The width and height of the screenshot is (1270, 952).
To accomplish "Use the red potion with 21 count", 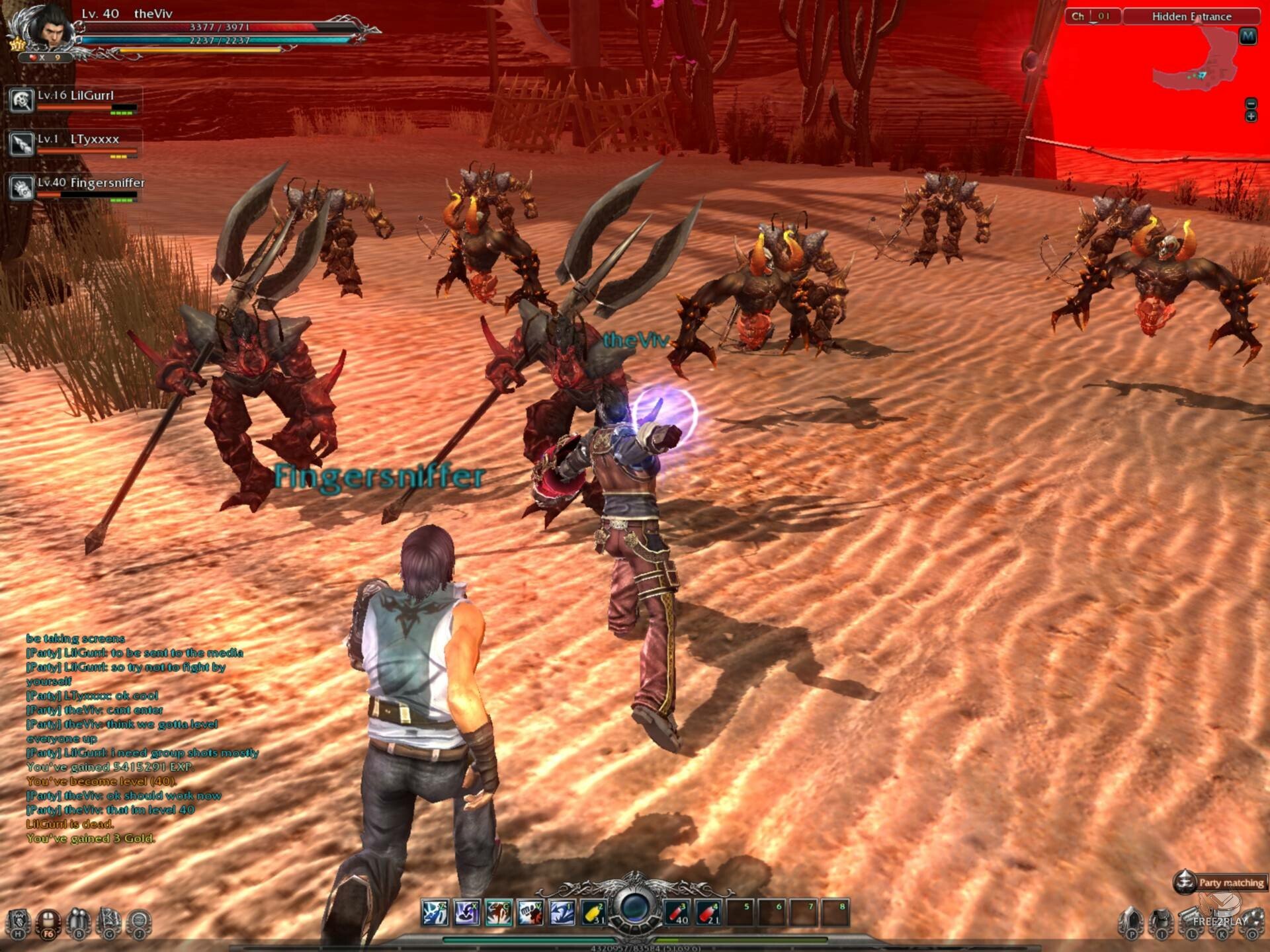I will [x=708, y=913].
